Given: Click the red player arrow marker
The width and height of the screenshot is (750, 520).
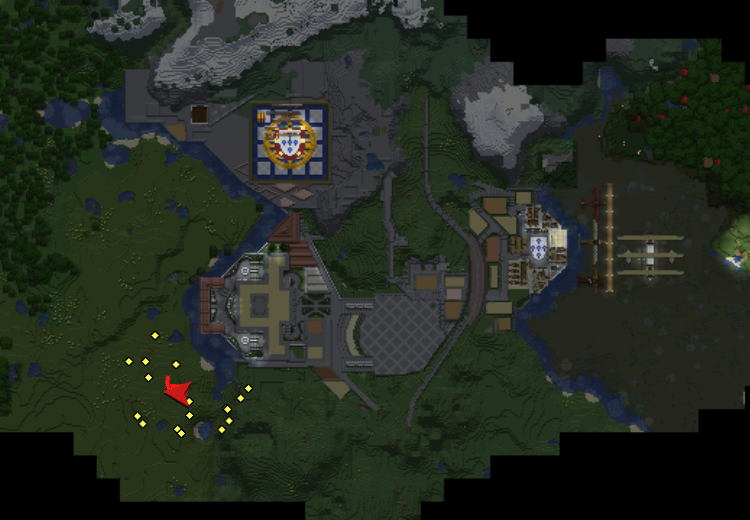Looking at the screenshot, I should [177, 390].
